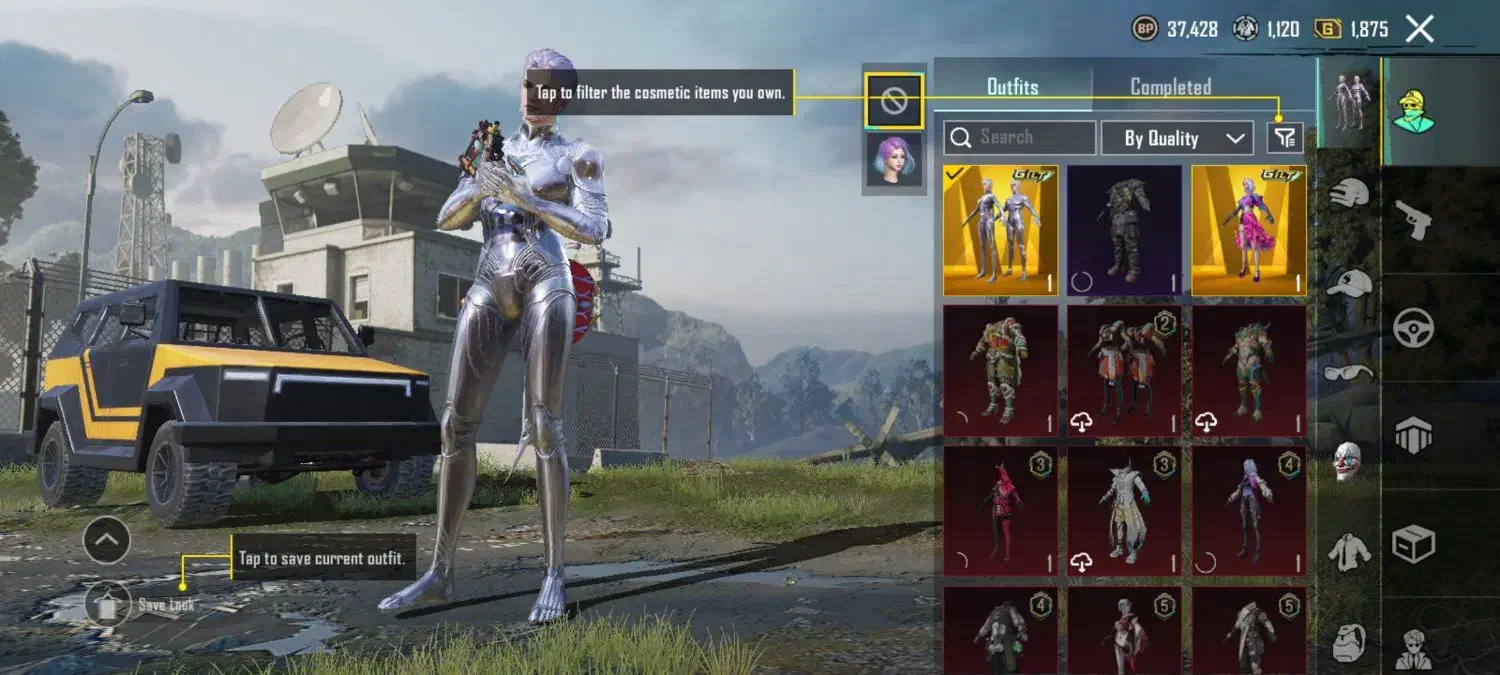Tap the unequip slot with the no-symbol

coord(894,99)
